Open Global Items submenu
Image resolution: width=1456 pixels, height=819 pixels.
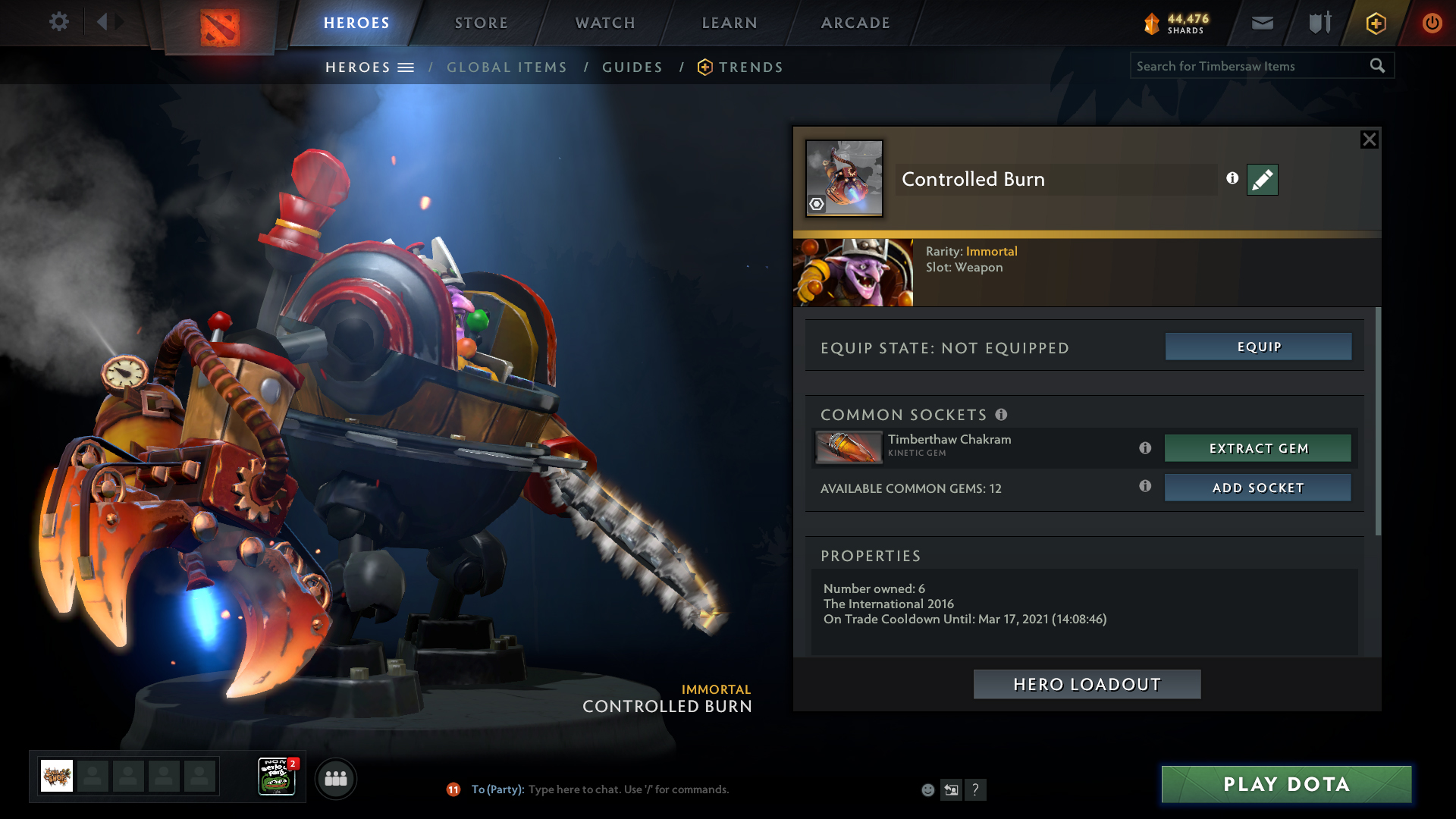(507, 67)
